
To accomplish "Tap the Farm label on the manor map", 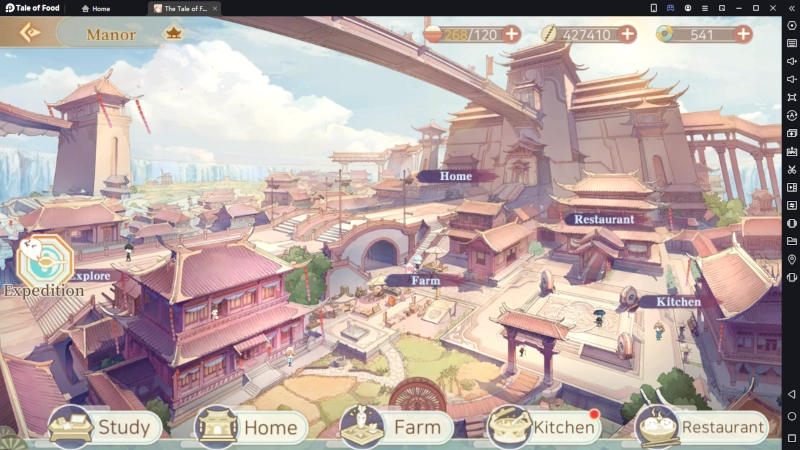I will coord(426,281).
